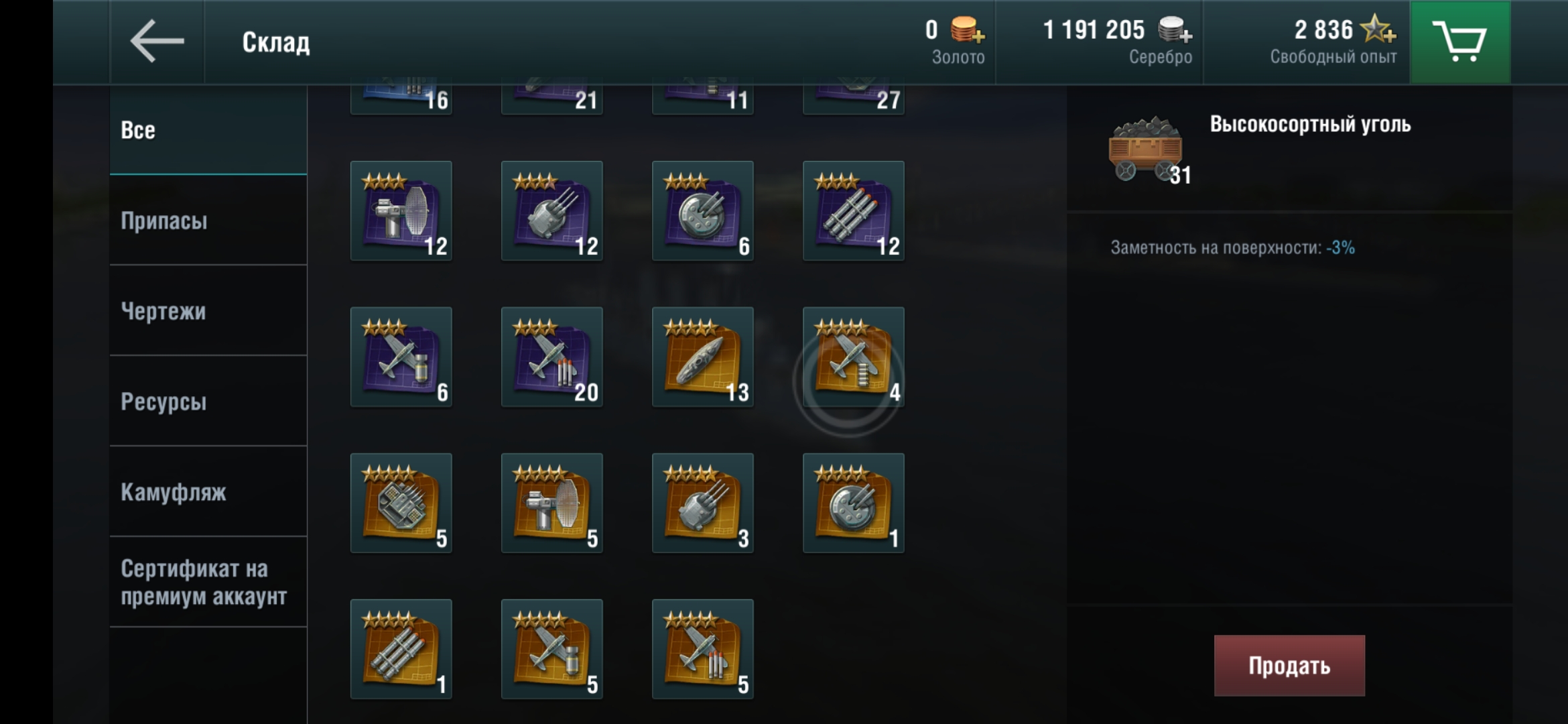Pick the orange ship hull blueprint
Image resolution: width=1568 pixels, height=724 pixels.
[702, 357]
